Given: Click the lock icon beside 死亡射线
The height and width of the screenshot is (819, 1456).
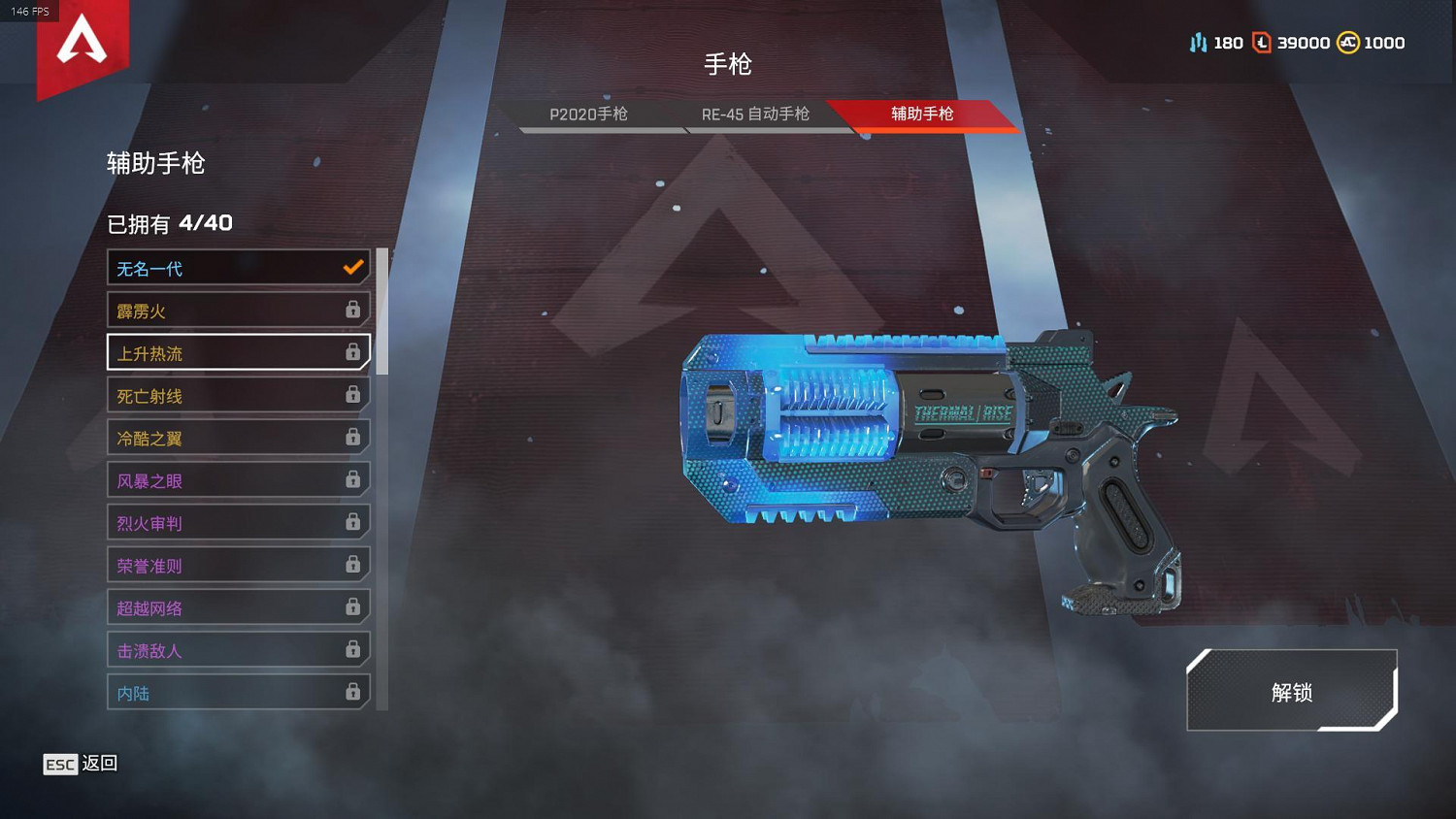Looking at the screenshot, I should pos(351,395).
